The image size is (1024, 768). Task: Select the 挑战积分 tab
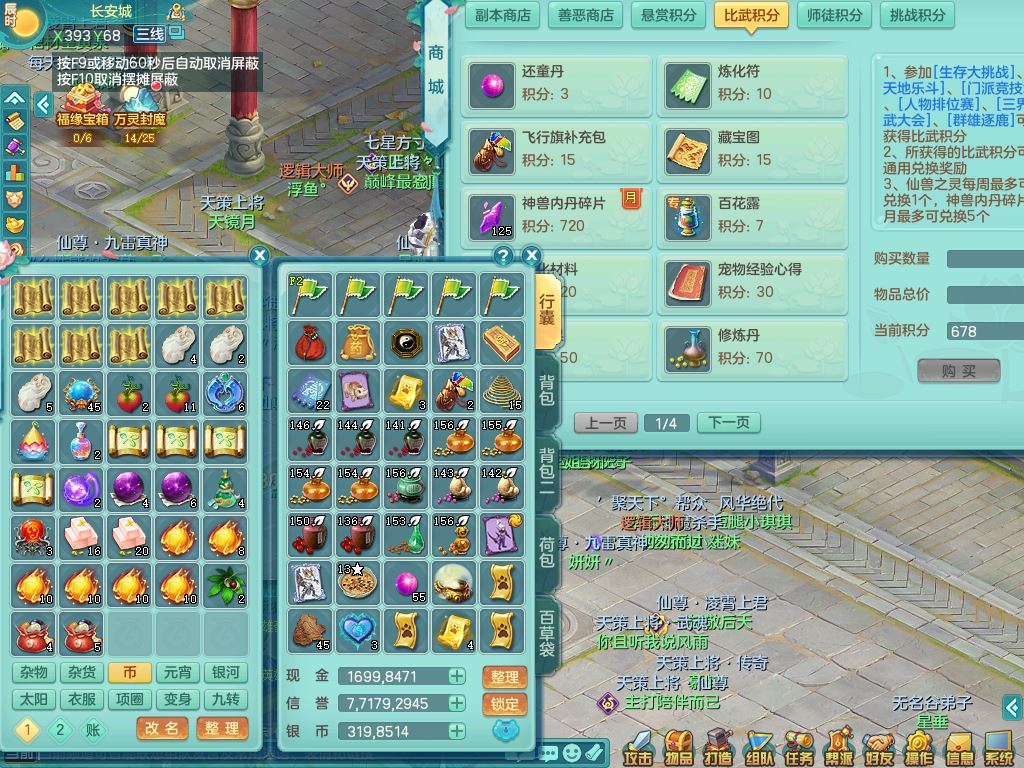point(917,15)
